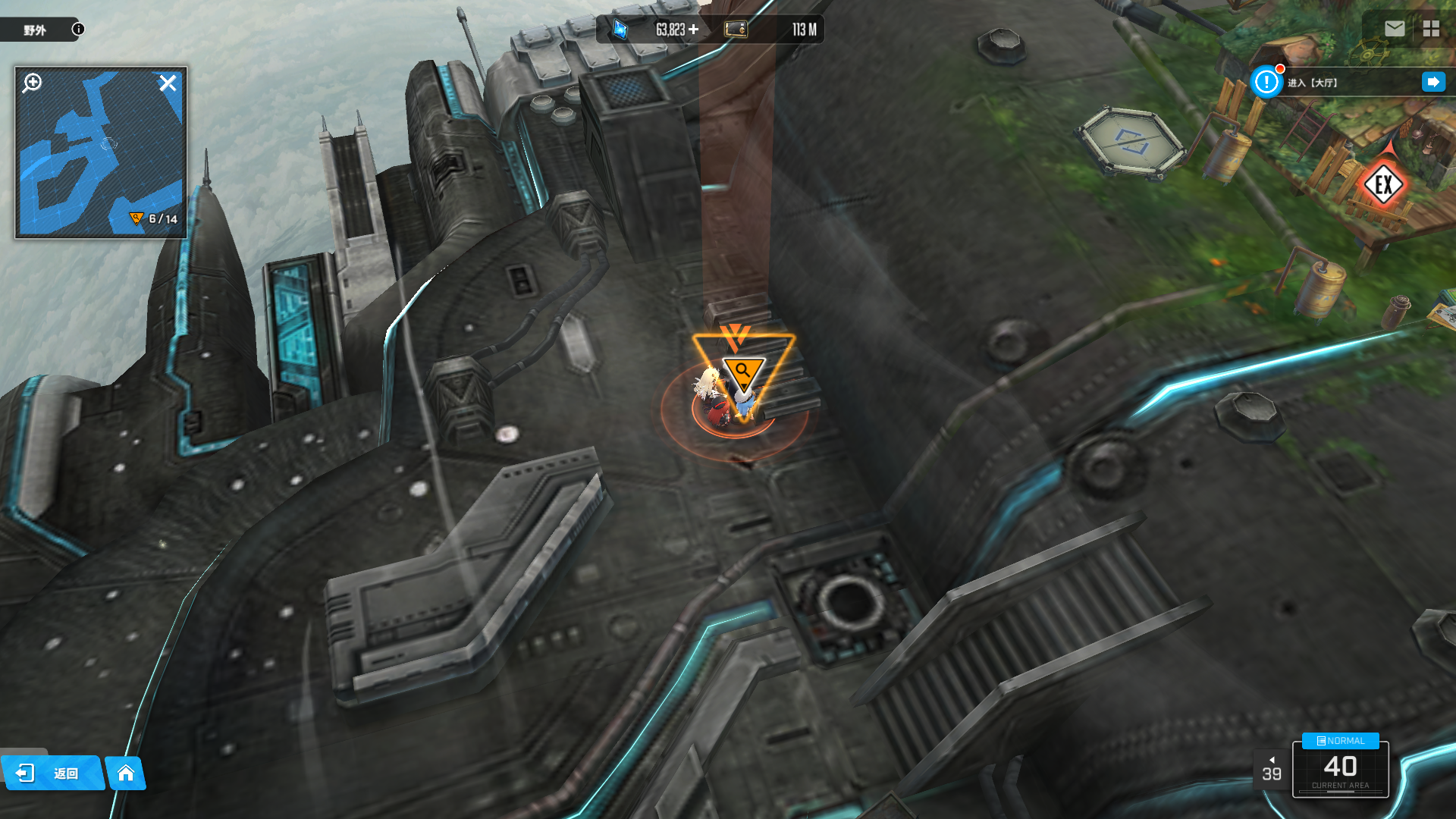This screenshot has width=1456, height=819.
Task: Close the minimap panel
Action: coord(168,83)
